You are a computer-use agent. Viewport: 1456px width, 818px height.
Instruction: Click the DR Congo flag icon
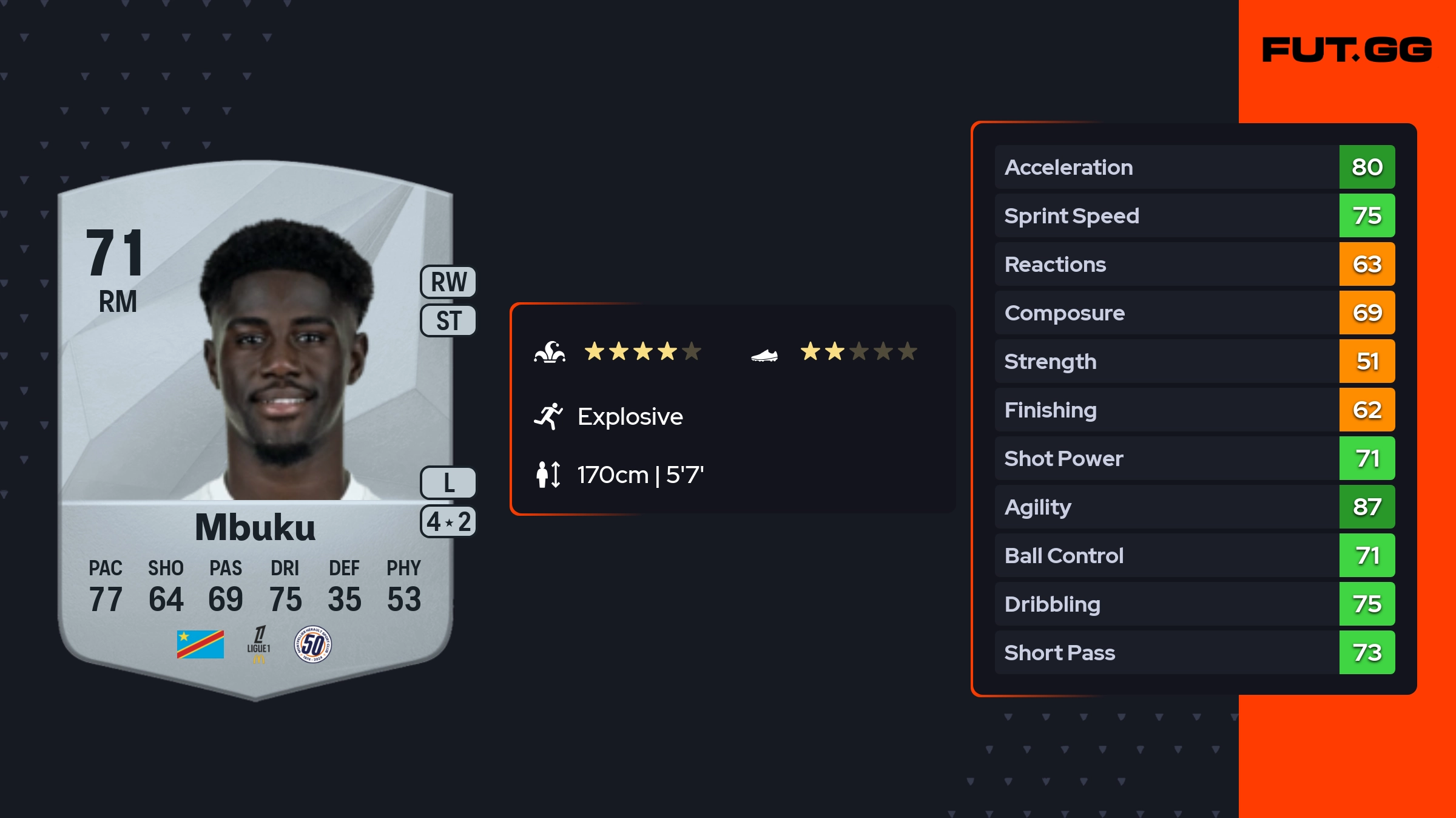(x=200, y=644)
